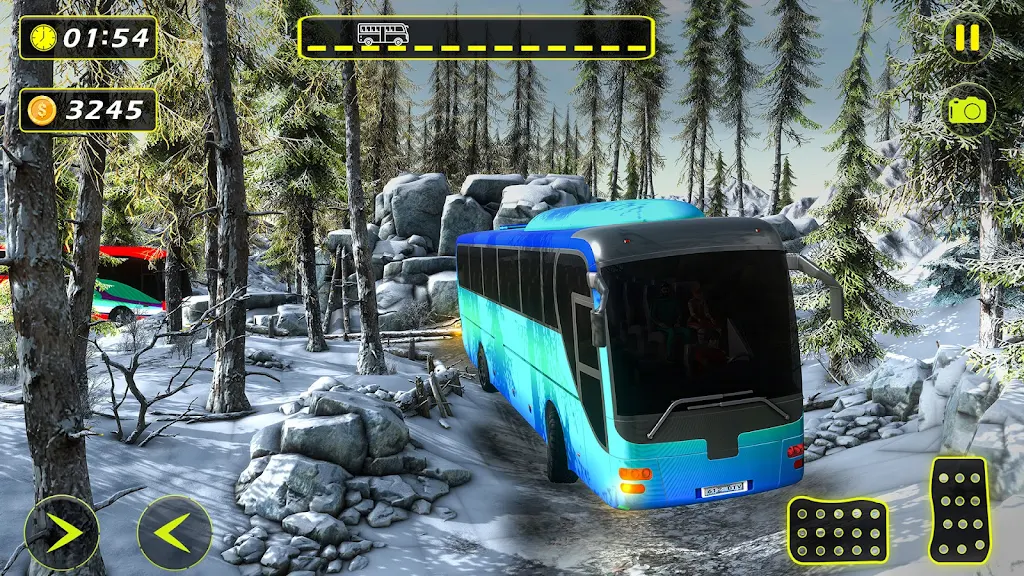
Task: Steer with the right arrow button
Action: click(62, 532)
